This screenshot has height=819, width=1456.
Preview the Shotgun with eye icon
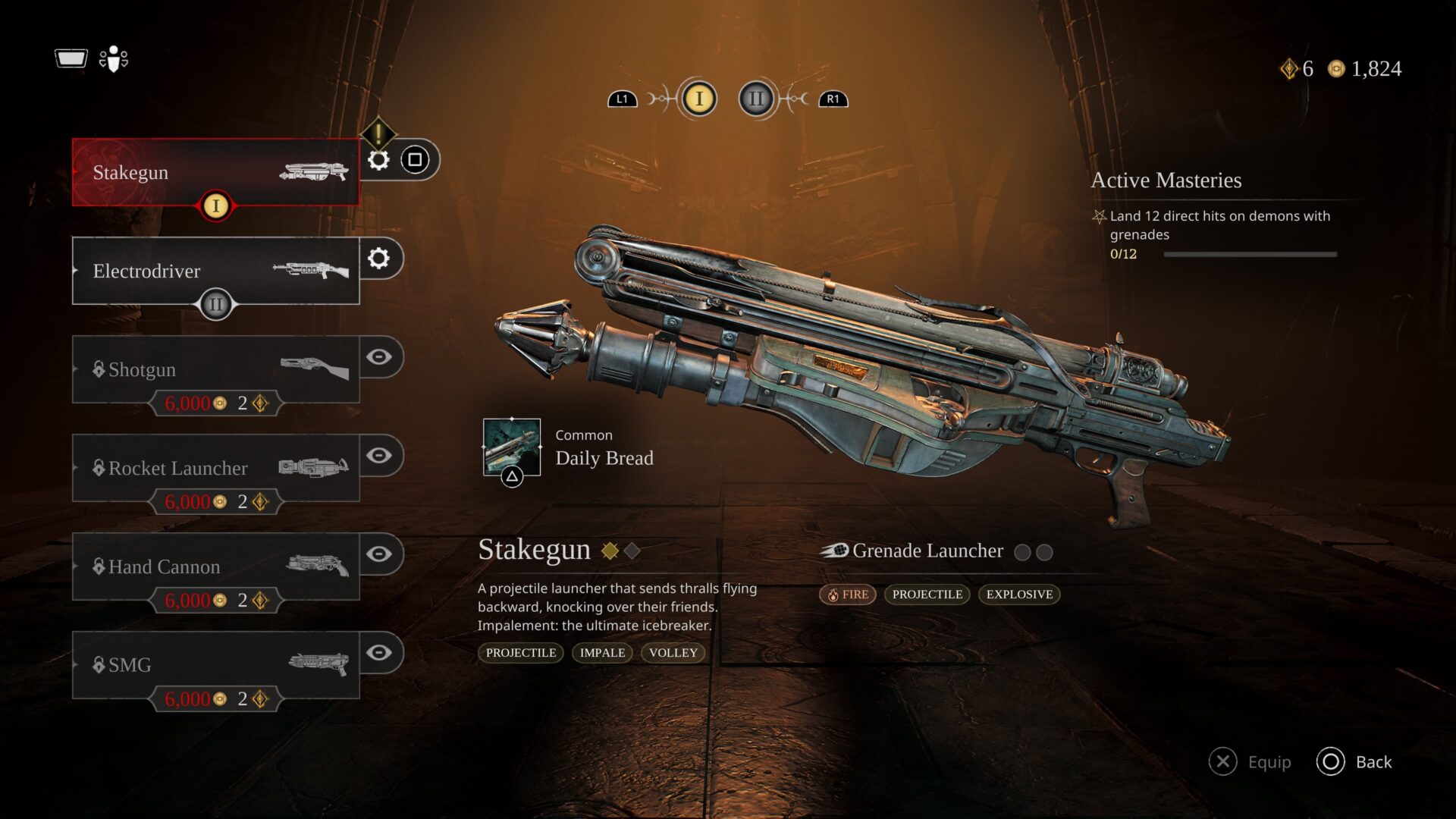pos(379,357)
